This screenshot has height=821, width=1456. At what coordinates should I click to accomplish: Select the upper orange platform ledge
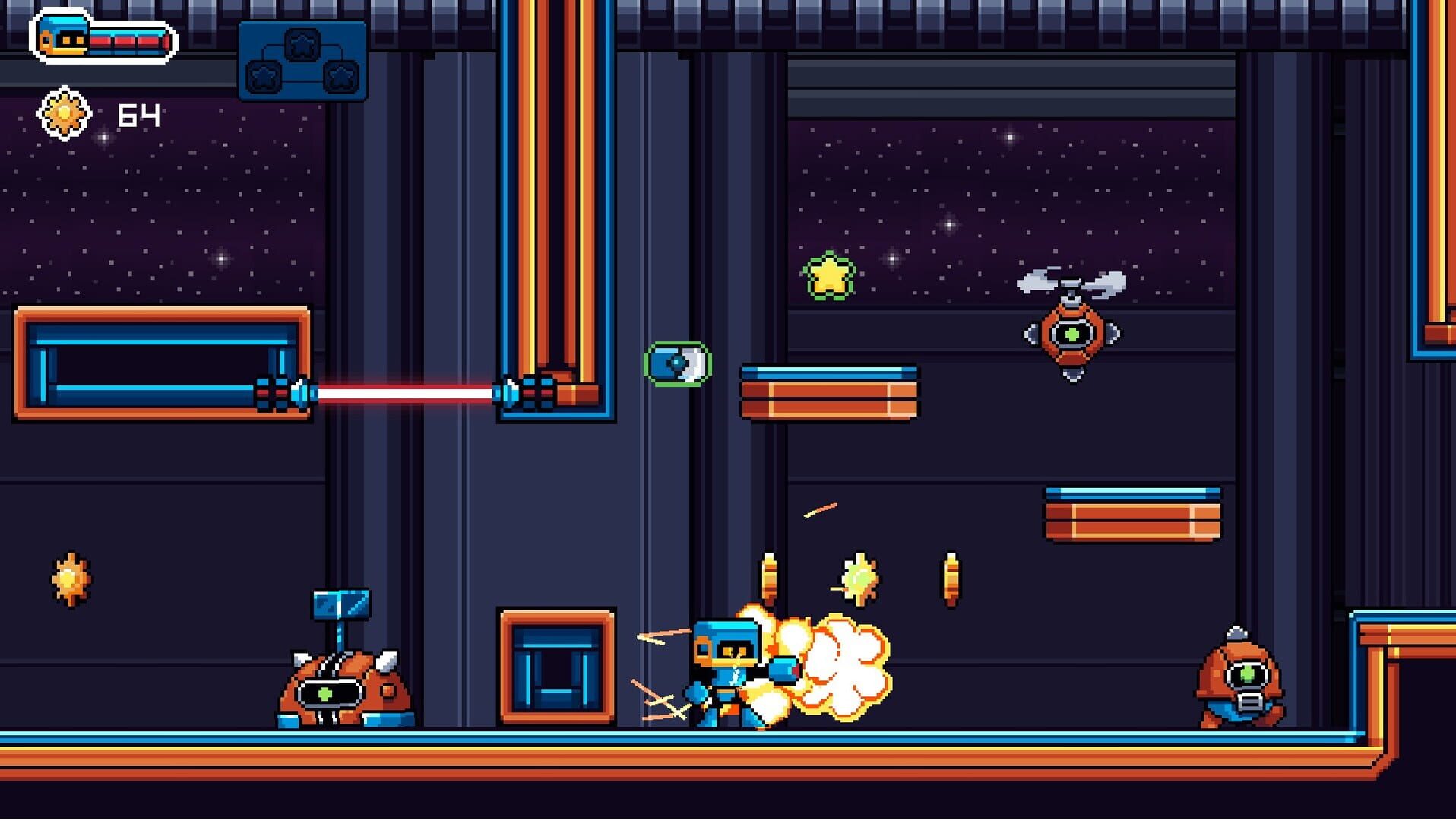pos(828,395)
